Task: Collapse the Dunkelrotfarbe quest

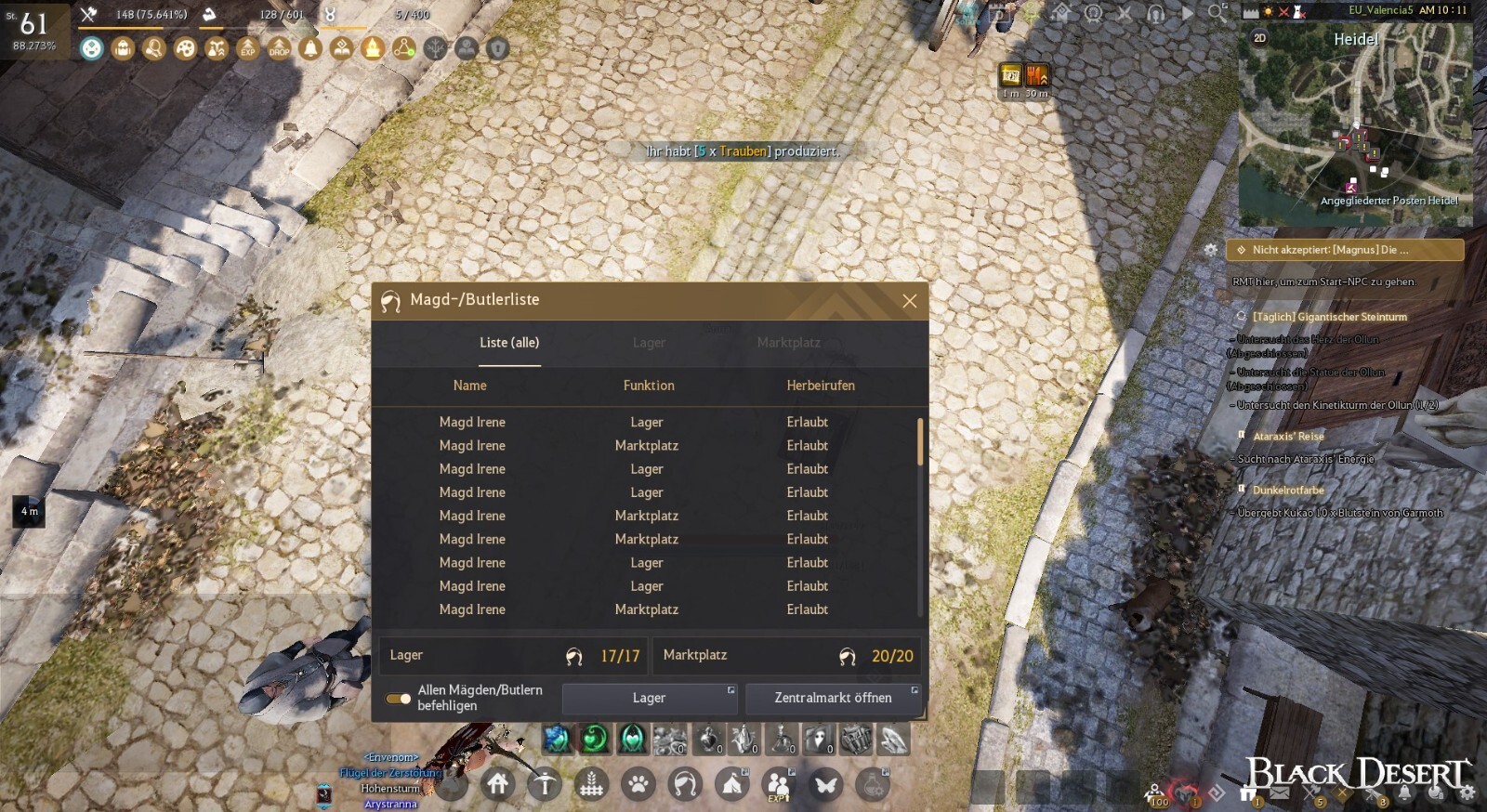Action: pos(1287,490)
